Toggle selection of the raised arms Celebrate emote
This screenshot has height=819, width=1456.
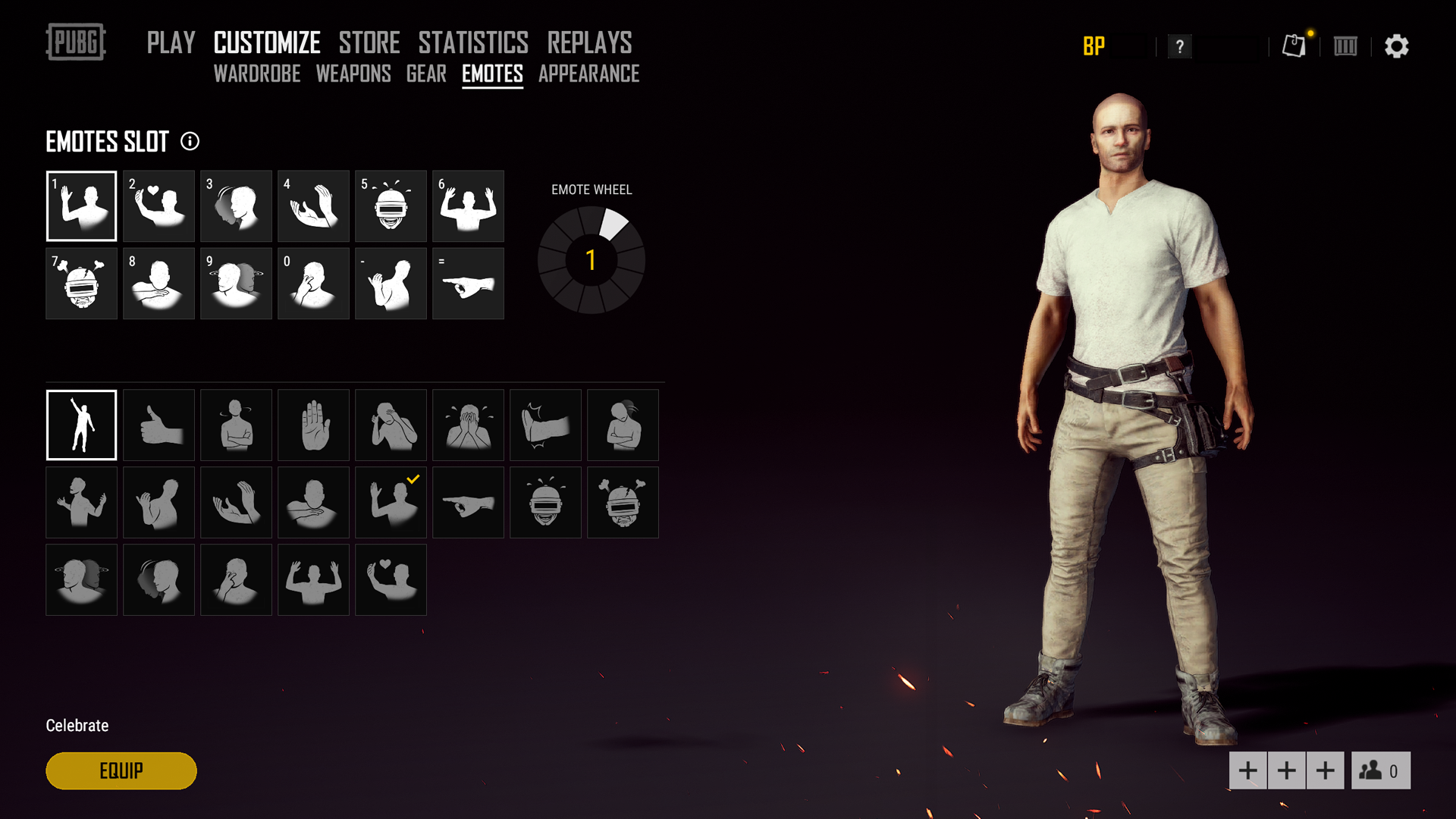tap(81, 425)
